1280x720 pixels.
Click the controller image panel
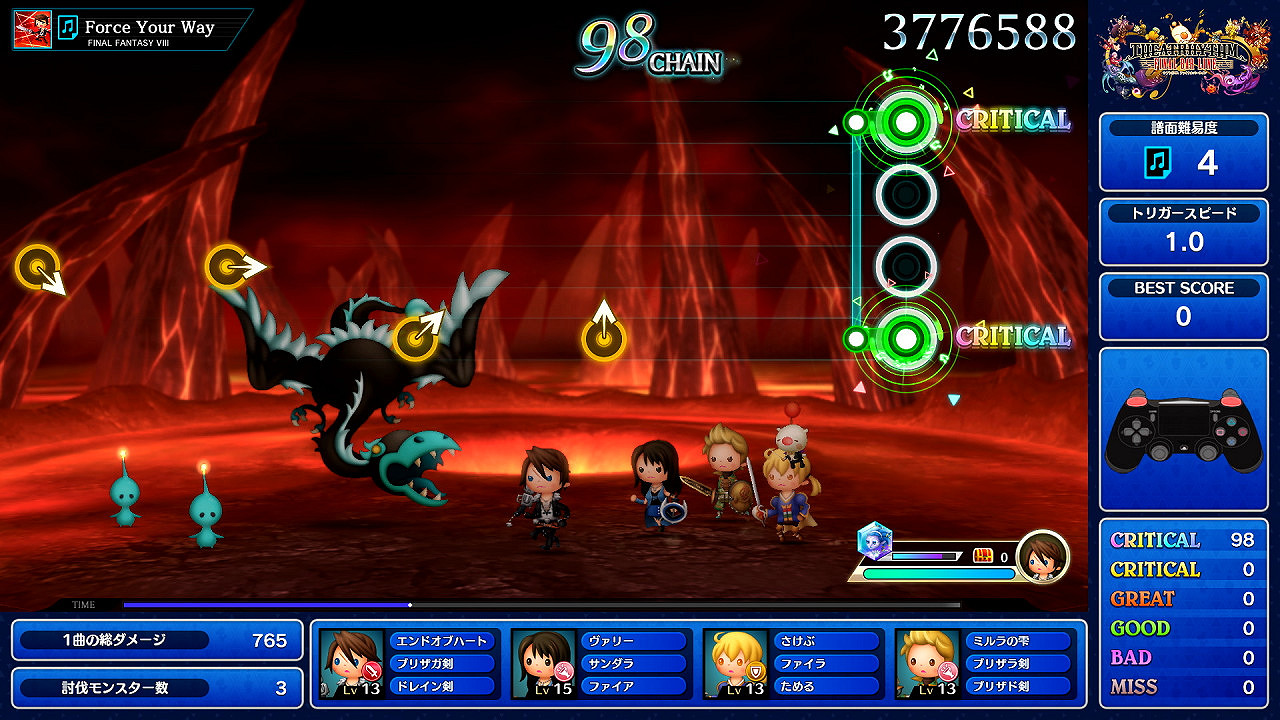1183,430
